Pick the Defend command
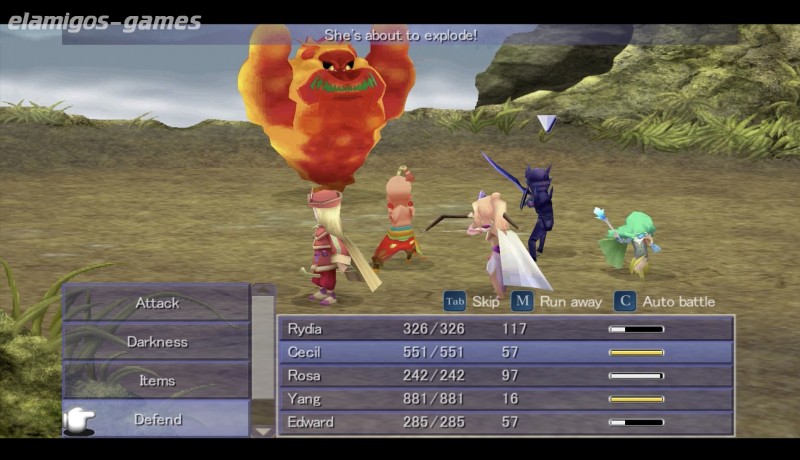The height and width of the screenshot is (460, 800). click(157, 420)
